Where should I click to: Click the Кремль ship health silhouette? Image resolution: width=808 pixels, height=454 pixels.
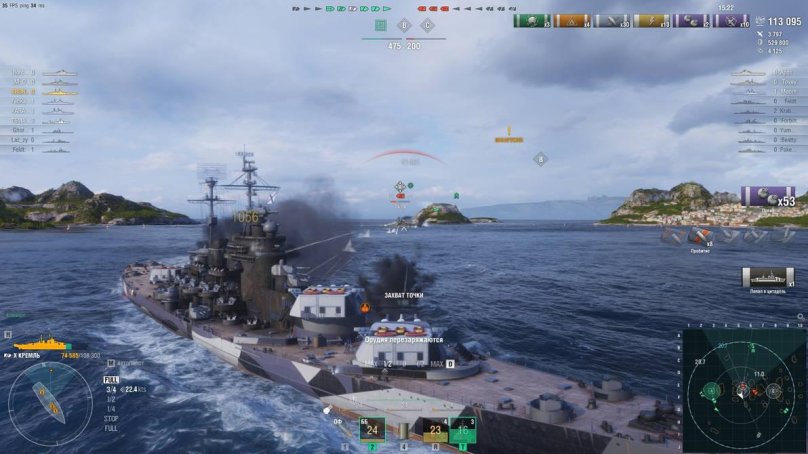click(41, 344)
